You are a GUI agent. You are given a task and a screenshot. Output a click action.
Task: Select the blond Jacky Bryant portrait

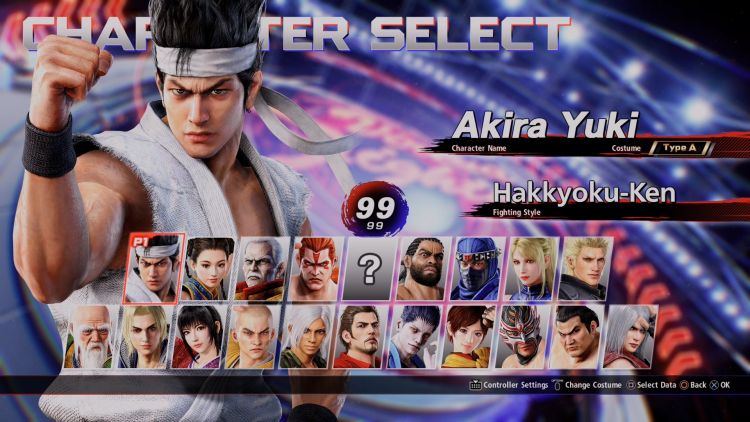click(586, 269)
